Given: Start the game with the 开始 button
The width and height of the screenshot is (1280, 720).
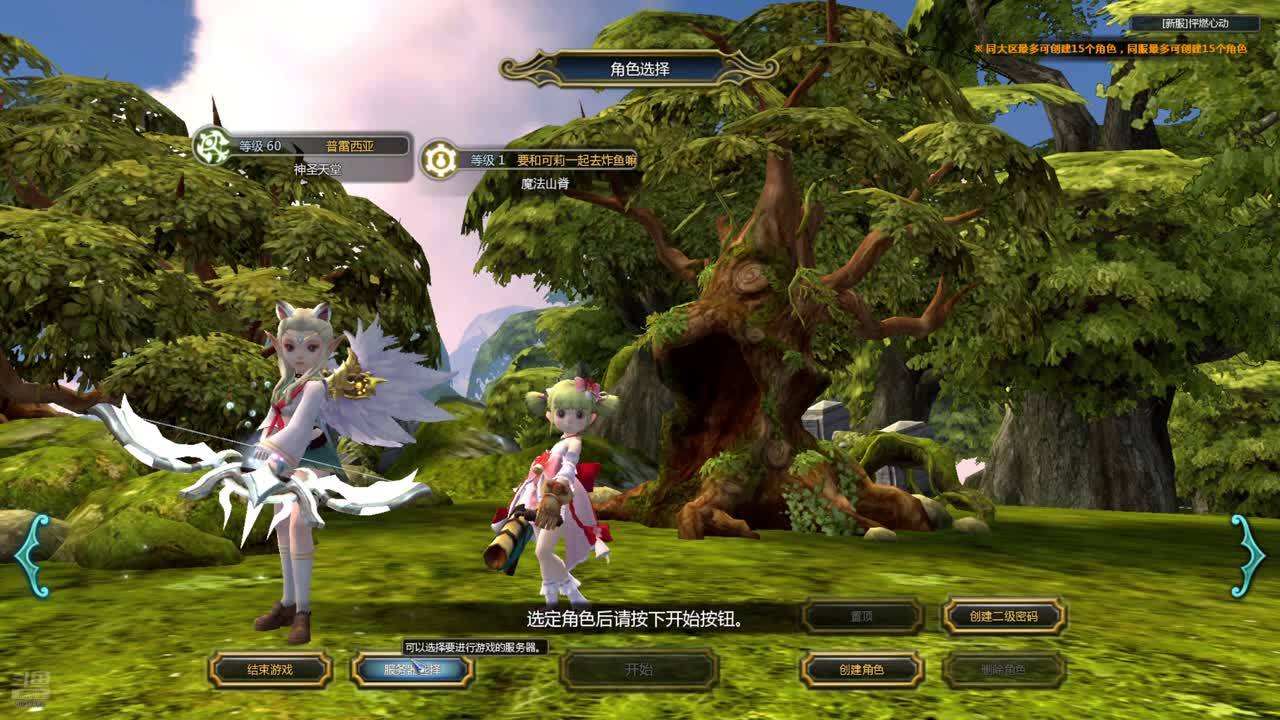Looking at the screenshot, I should [x=639, y=670].
